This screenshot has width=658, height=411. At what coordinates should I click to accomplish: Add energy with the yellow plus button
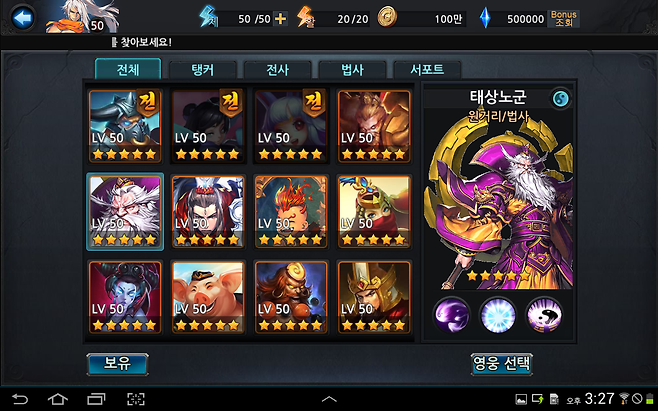point(280,19)
